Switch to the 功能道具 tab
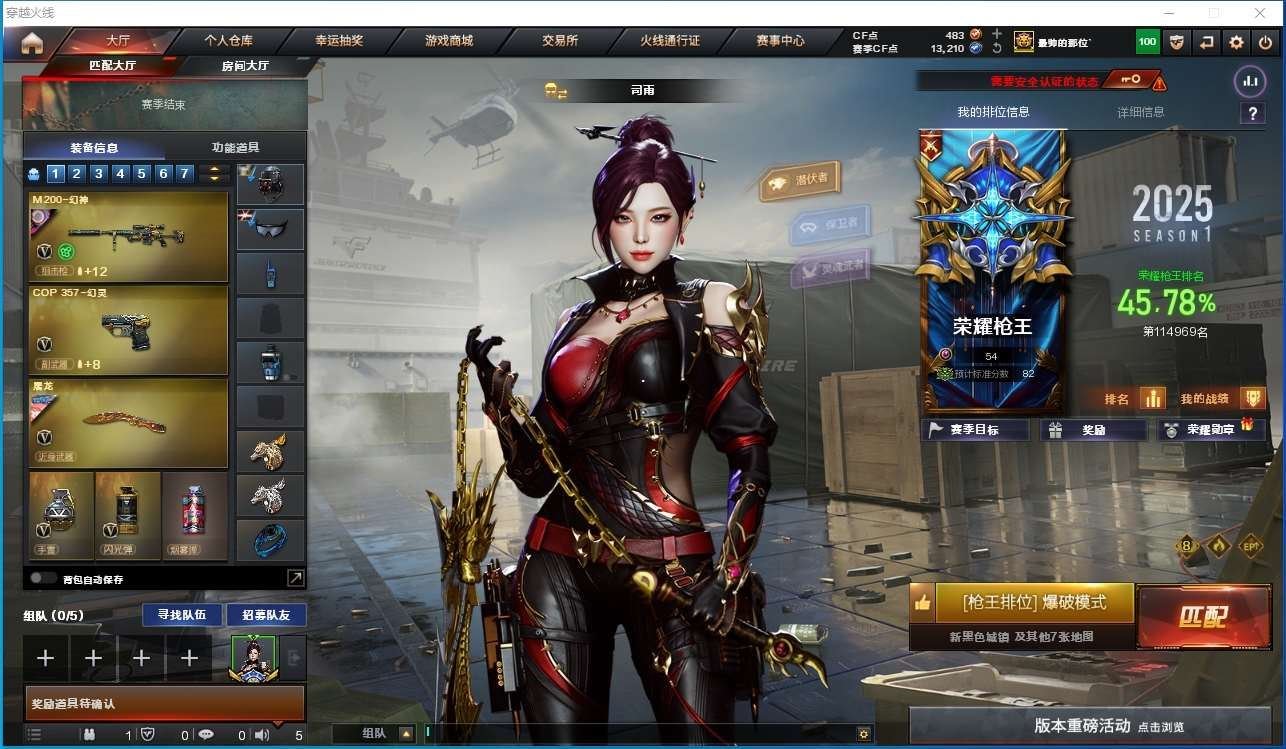This screenshot has height=749, width=1286. (x=235, y=147)
